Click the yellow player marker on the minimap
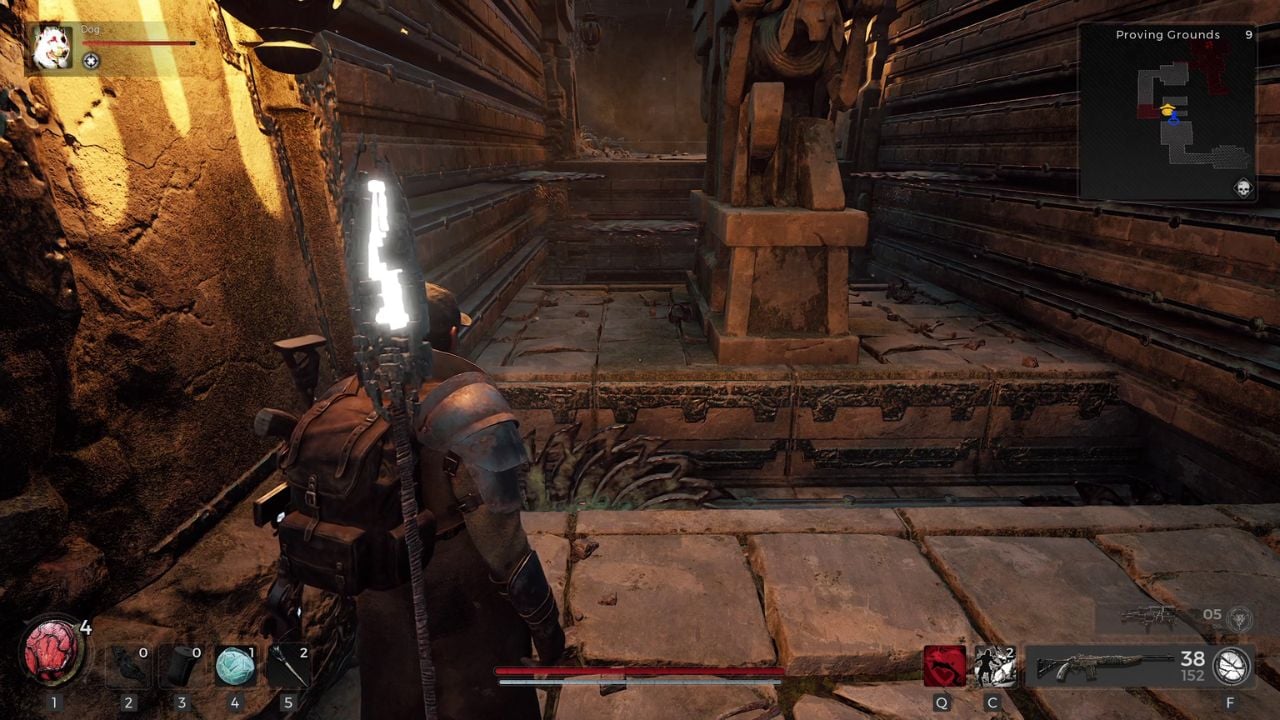The image size is (1280, 720). (1167, 110)
